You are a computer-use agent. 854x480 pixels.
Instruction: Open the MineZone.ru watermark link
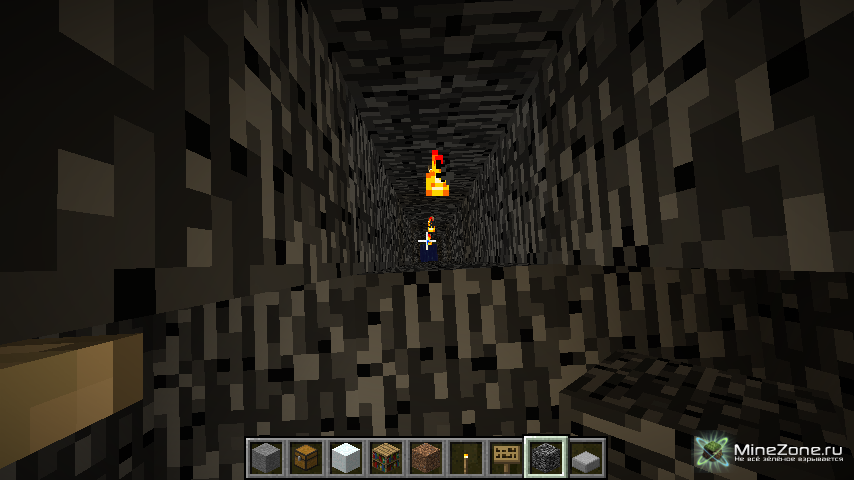pyautogui.click(x=772, y=452)
